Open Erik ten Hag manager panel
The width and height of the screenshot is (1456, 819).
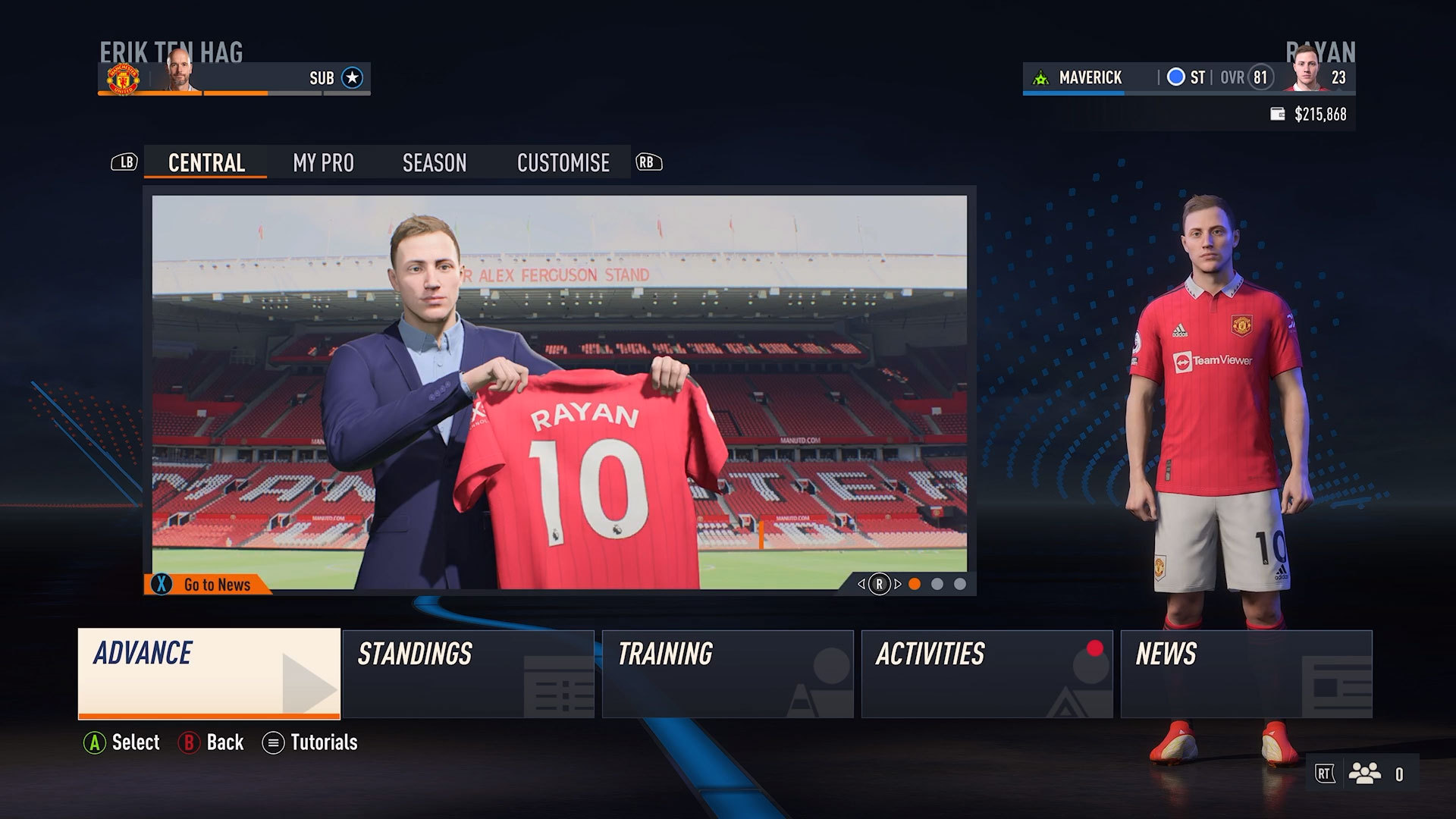234,78
